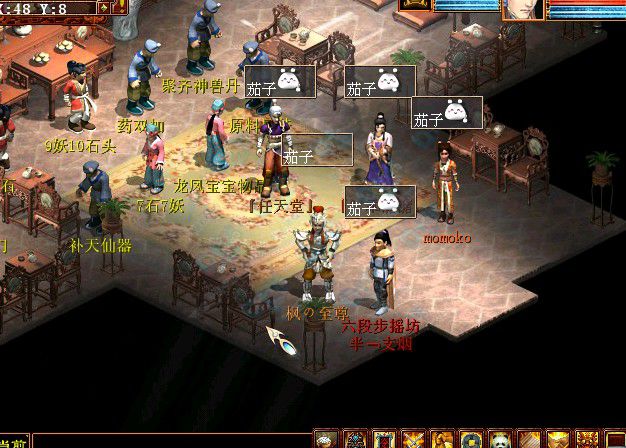Click the chat input bar
The image size is (626, 448).
click(x=170, y=441)
